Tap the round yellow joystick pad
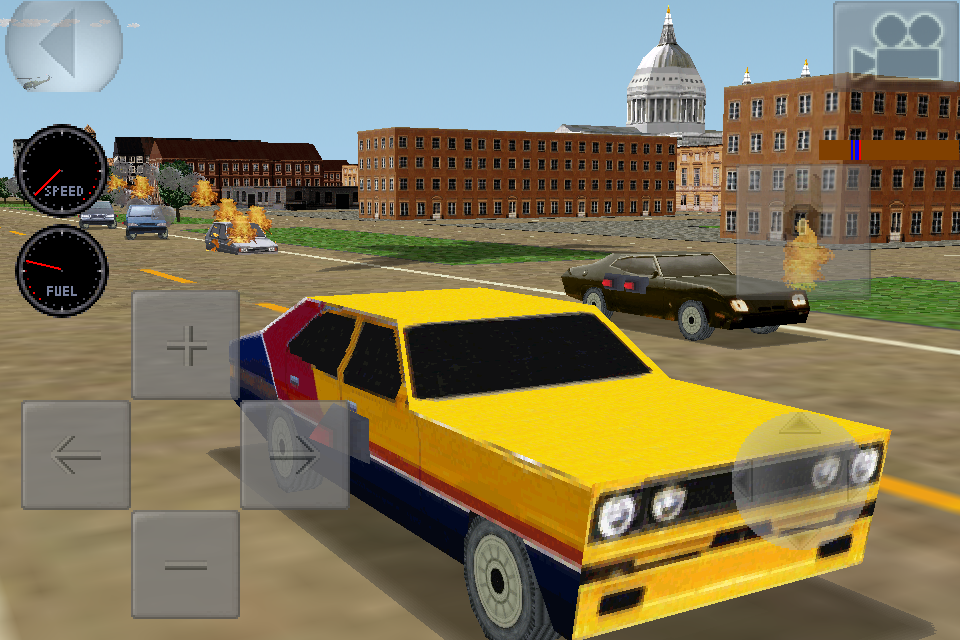 tap(797, 479)
